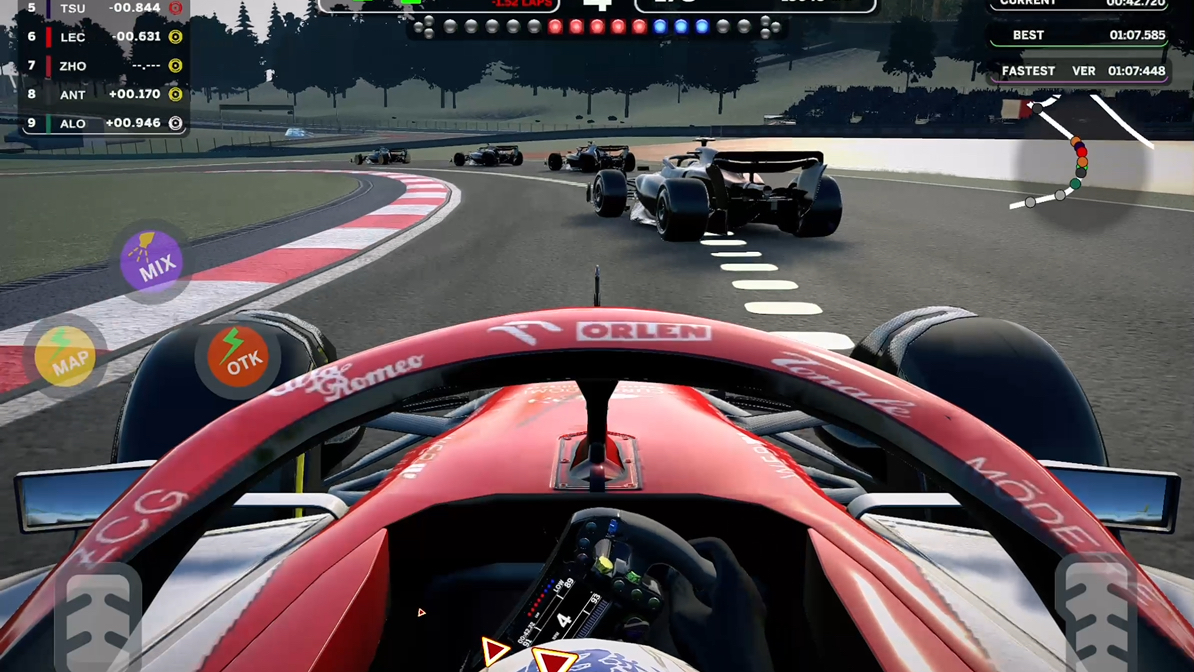
Task: Activate the yellow MAP engine mode button
Action: coord(66,357)
